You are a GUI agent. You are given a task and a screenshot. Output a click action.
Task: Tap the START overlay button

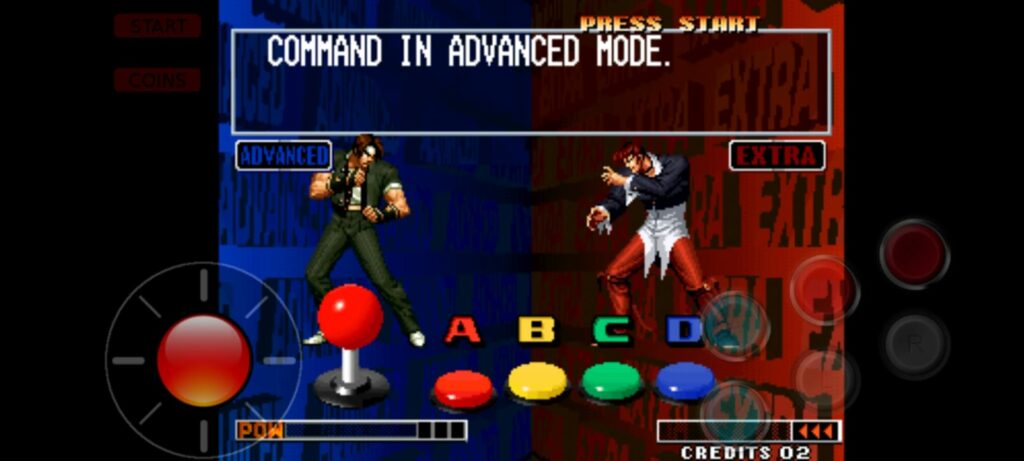157,26
